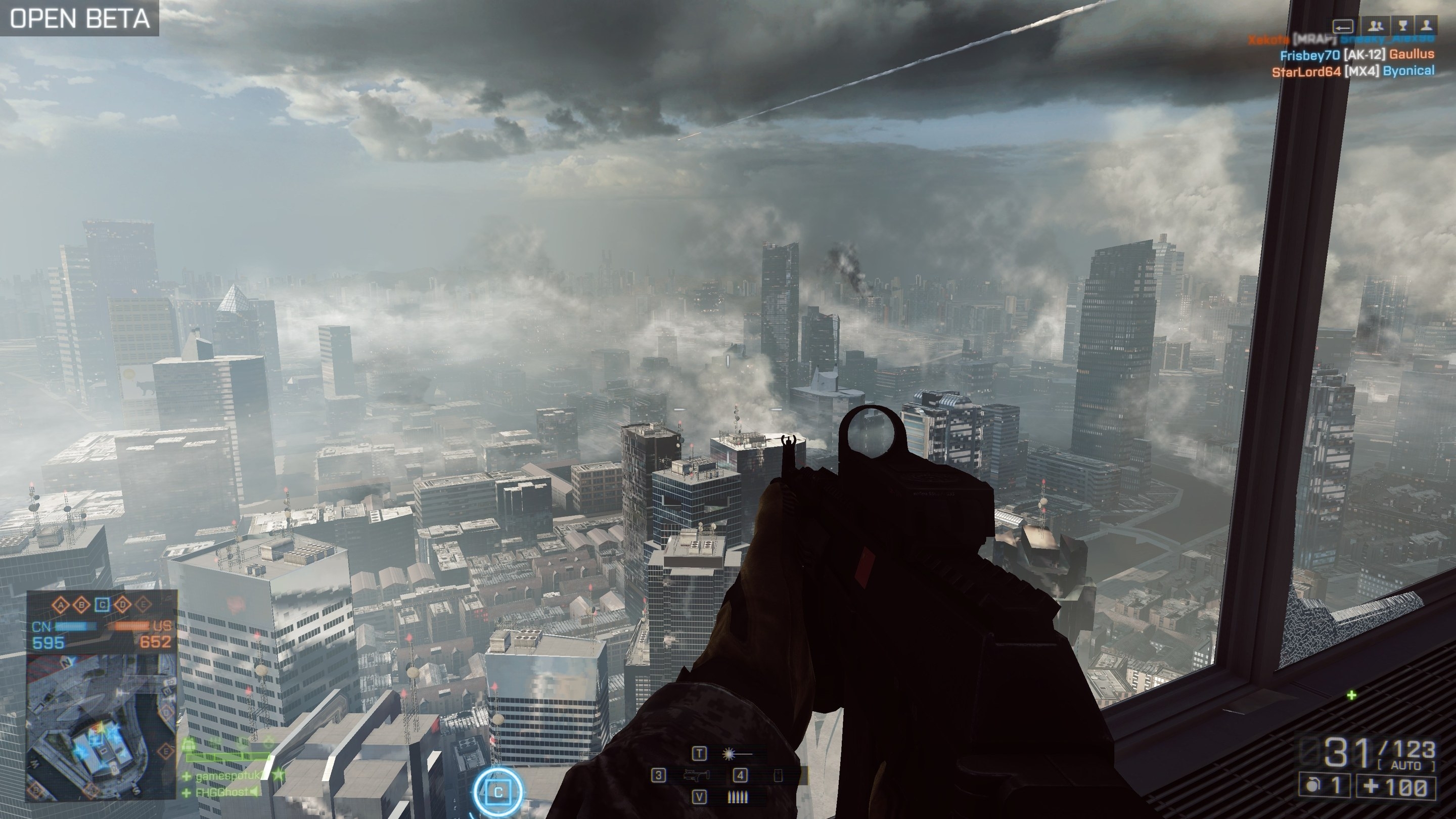Select the StarLord64 MX4 kill feed entry
Image resolution: width=1456 pixels, height=819 pixels.
pyautogui.click(x=1352, y=71)
